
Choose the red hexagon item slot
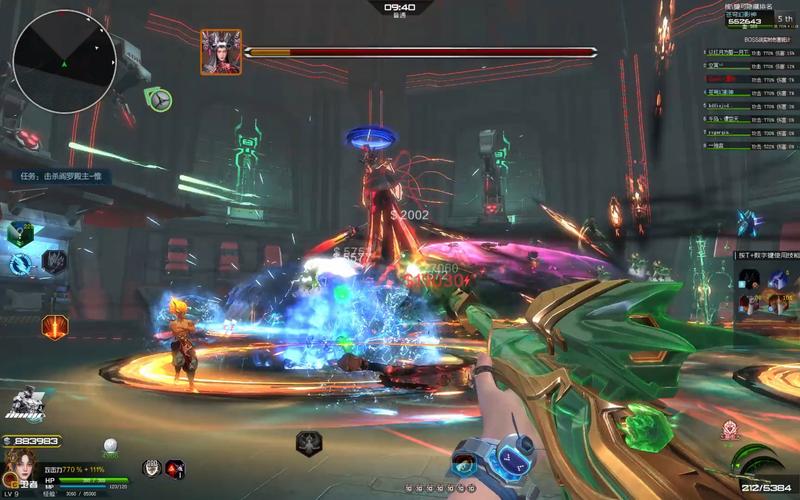pyautogui.click(x=175, y=467)
